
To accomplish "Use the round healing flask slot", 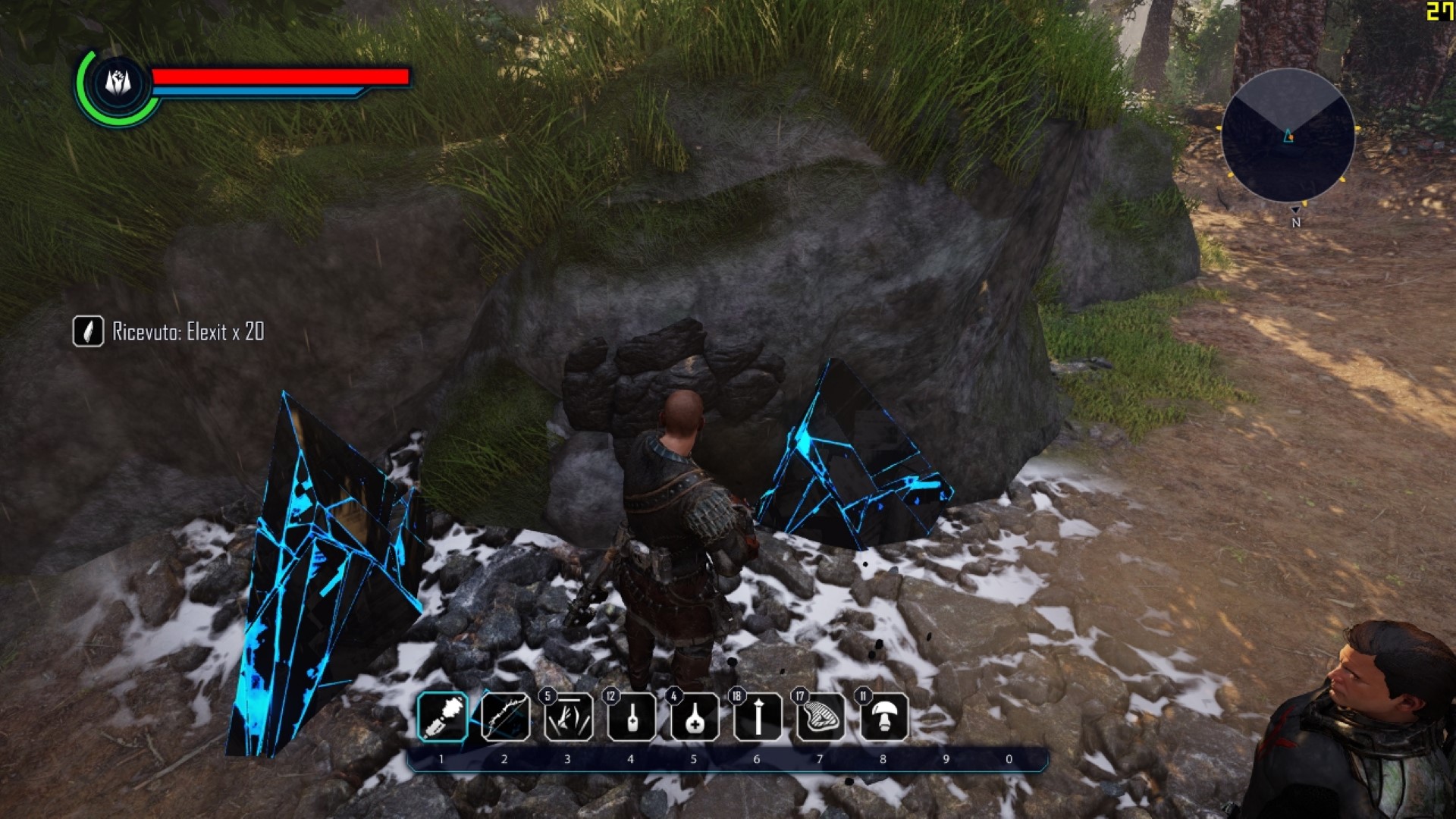I will 695,717.
